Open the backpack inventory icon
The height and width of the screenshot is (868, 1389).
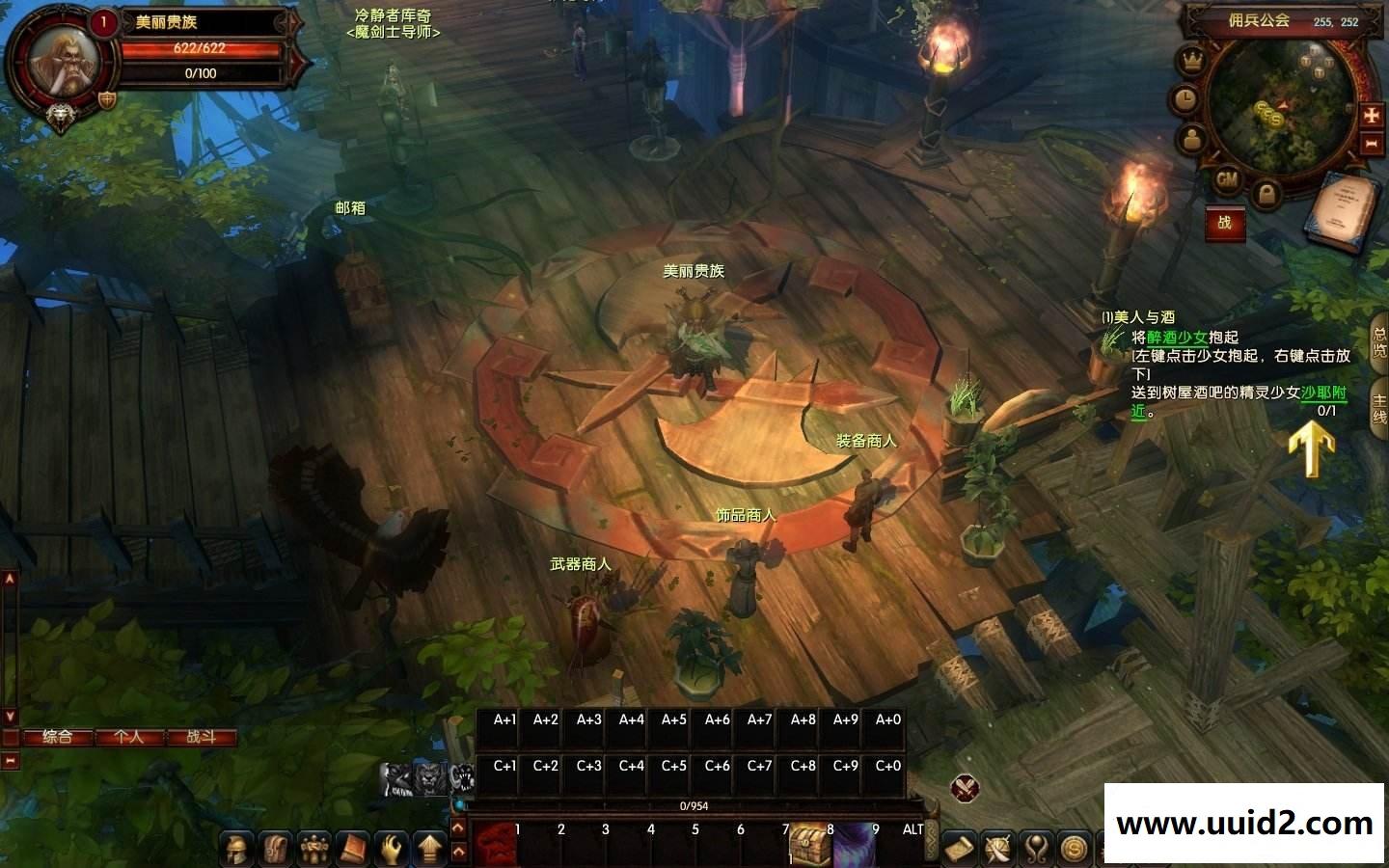tap(274, 849)
